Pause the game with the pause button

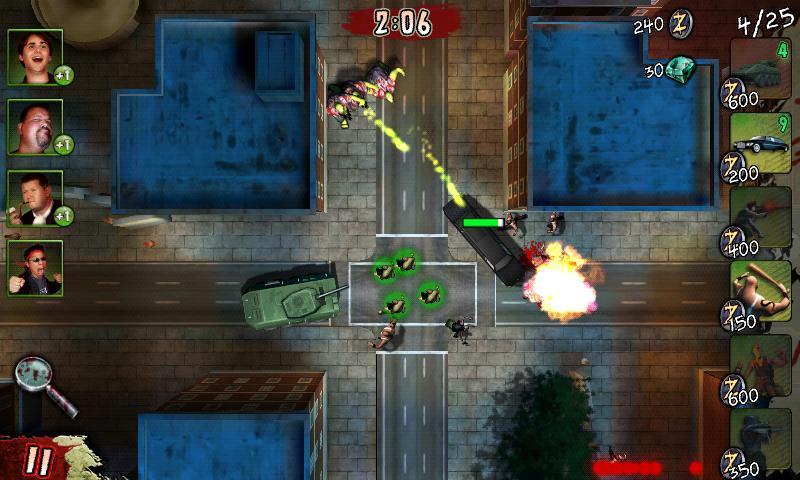[x=38, y=460]
